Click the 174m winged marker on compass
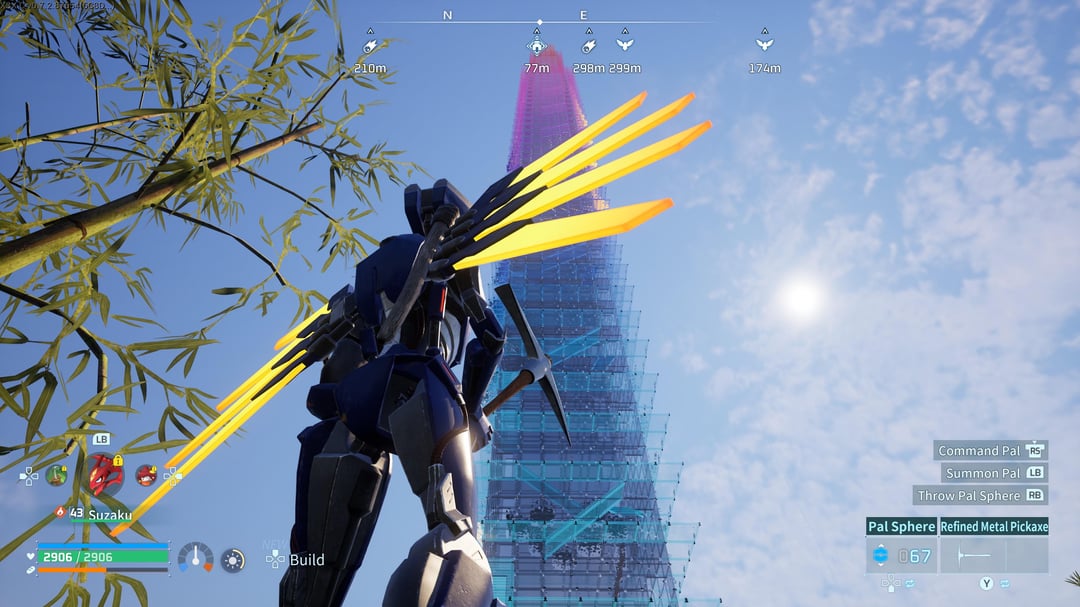 point(765,46)
